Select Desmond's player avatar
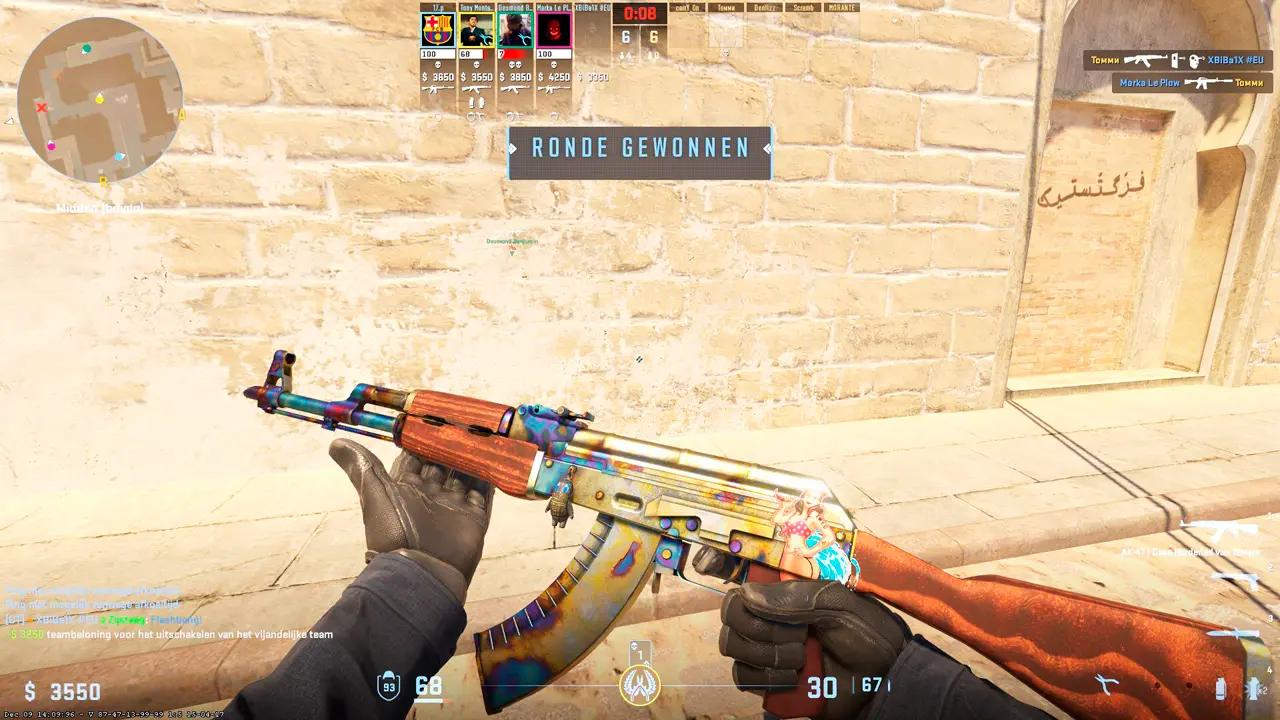Screen dimensions: 1280x720 [x=515, y=30]
